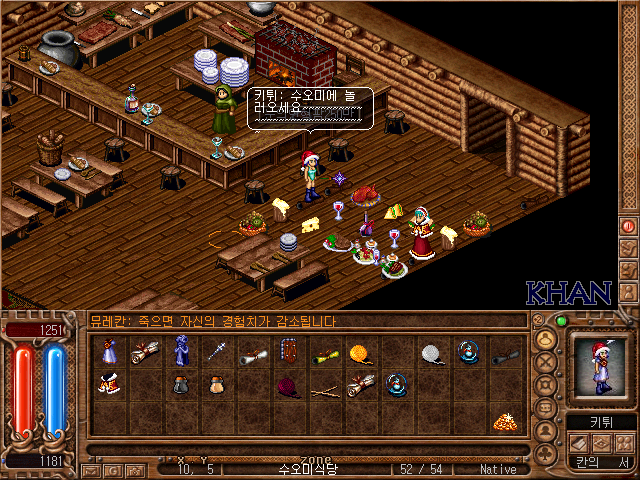Select the green-tipped yellow scroll item
640x480 pixels.
pos(324,352)
